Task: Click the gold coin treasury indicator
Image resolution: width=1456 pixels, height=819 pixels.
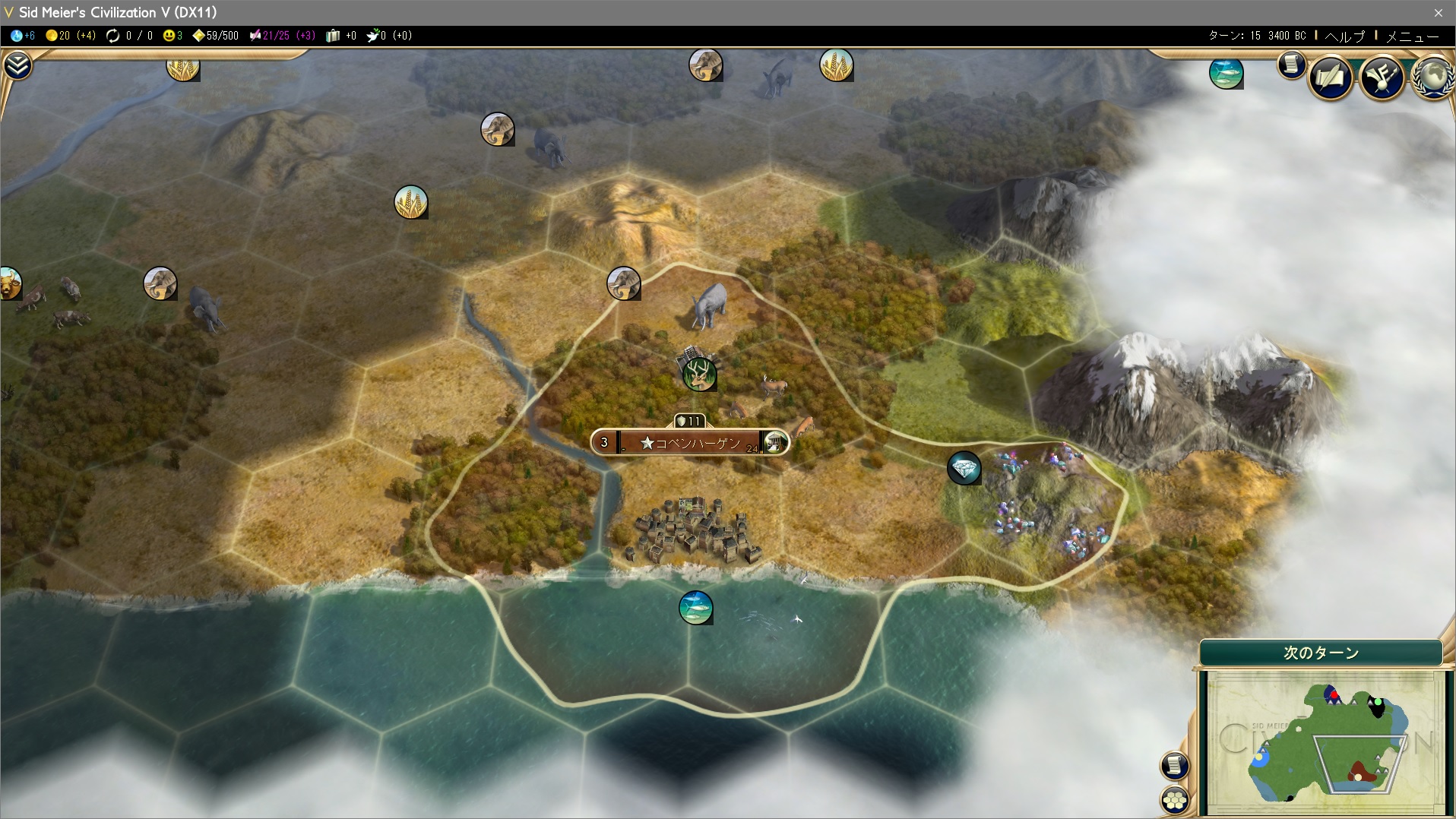Action: (x=69, y=36)
